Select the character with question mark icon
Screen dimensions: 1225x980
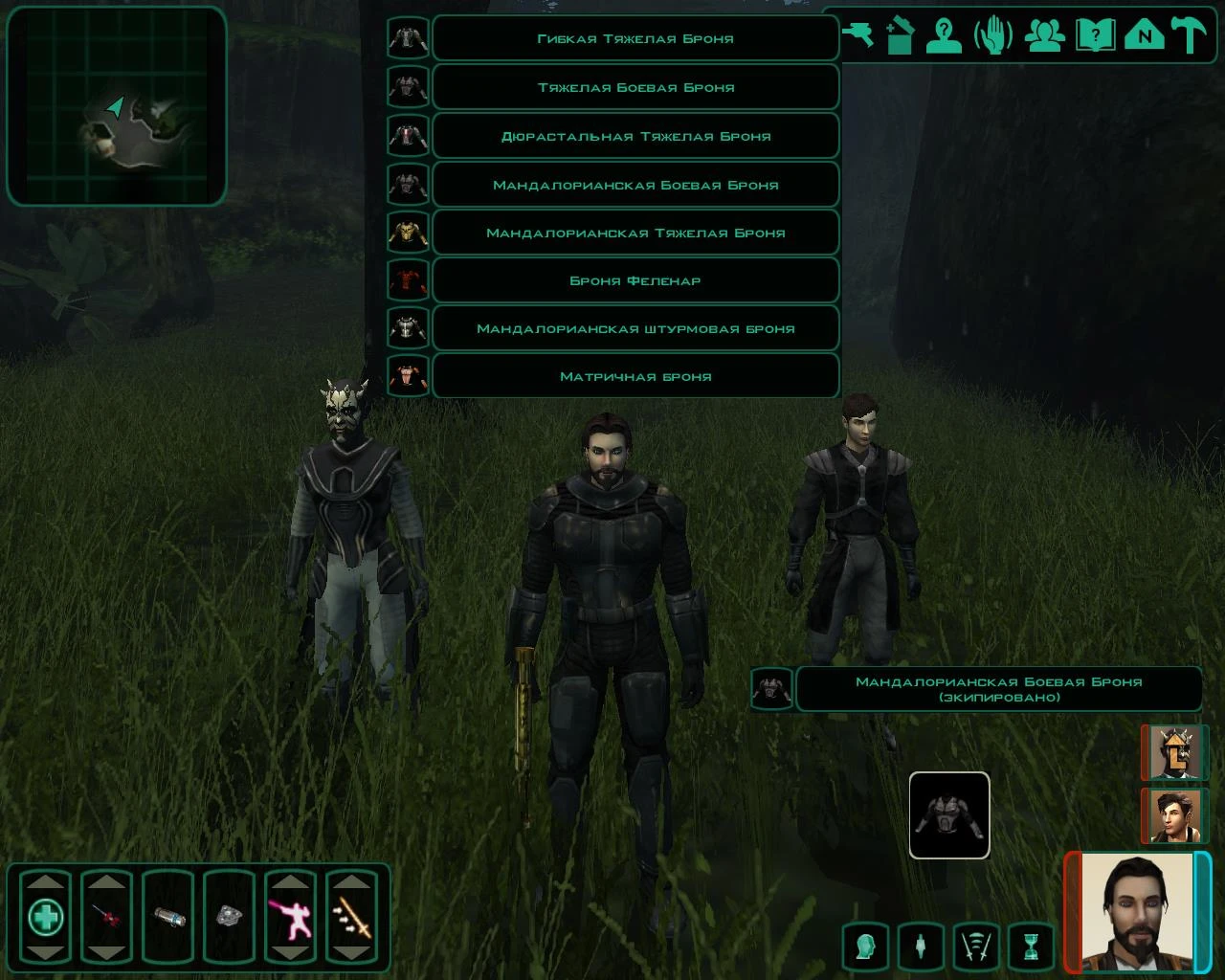[x=944, y=36]
